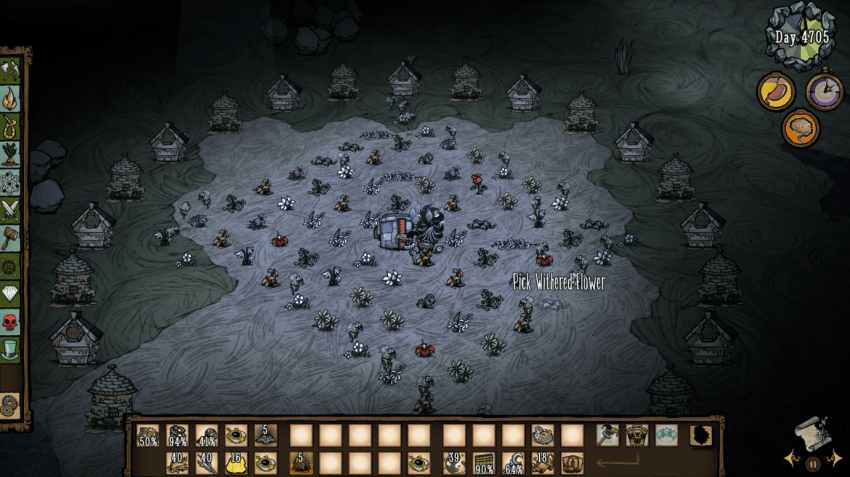This screenshot has width=850, height=477.
Task: Select the inventory item at 94% durability
Action: tap(178, 436)
